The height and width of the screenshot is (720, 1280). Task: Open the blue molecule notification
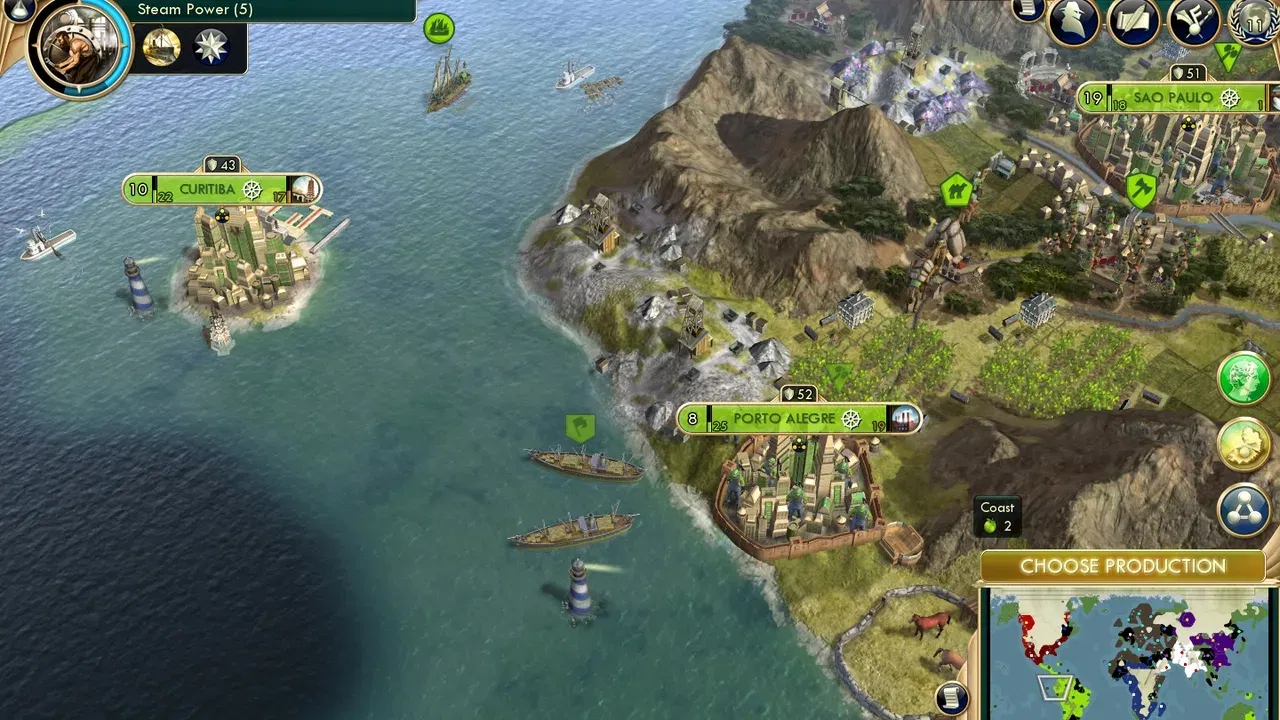(x=1243, y=509)
